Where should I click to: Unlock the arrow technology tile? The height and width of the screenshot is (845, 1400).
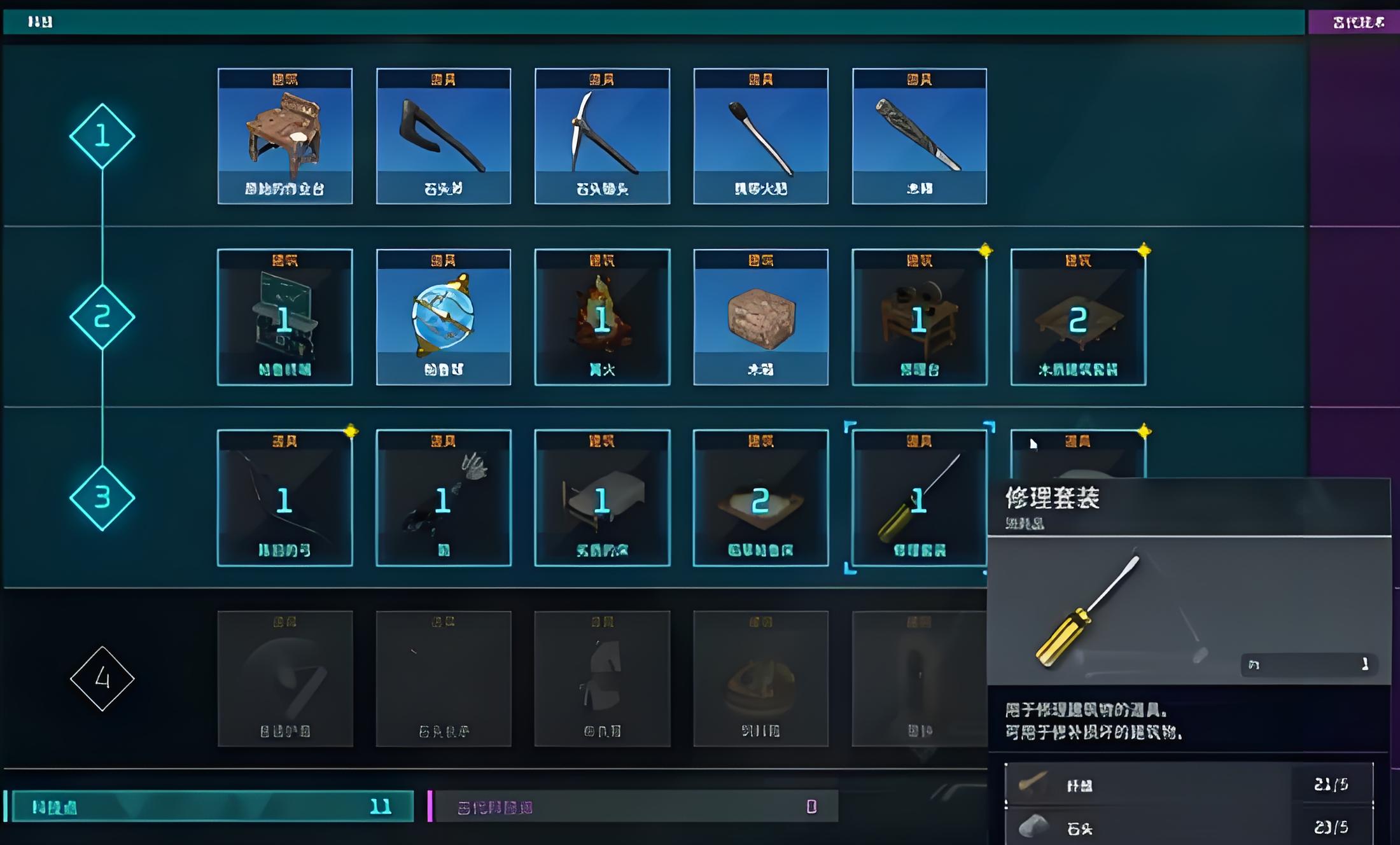coord(443,498)
